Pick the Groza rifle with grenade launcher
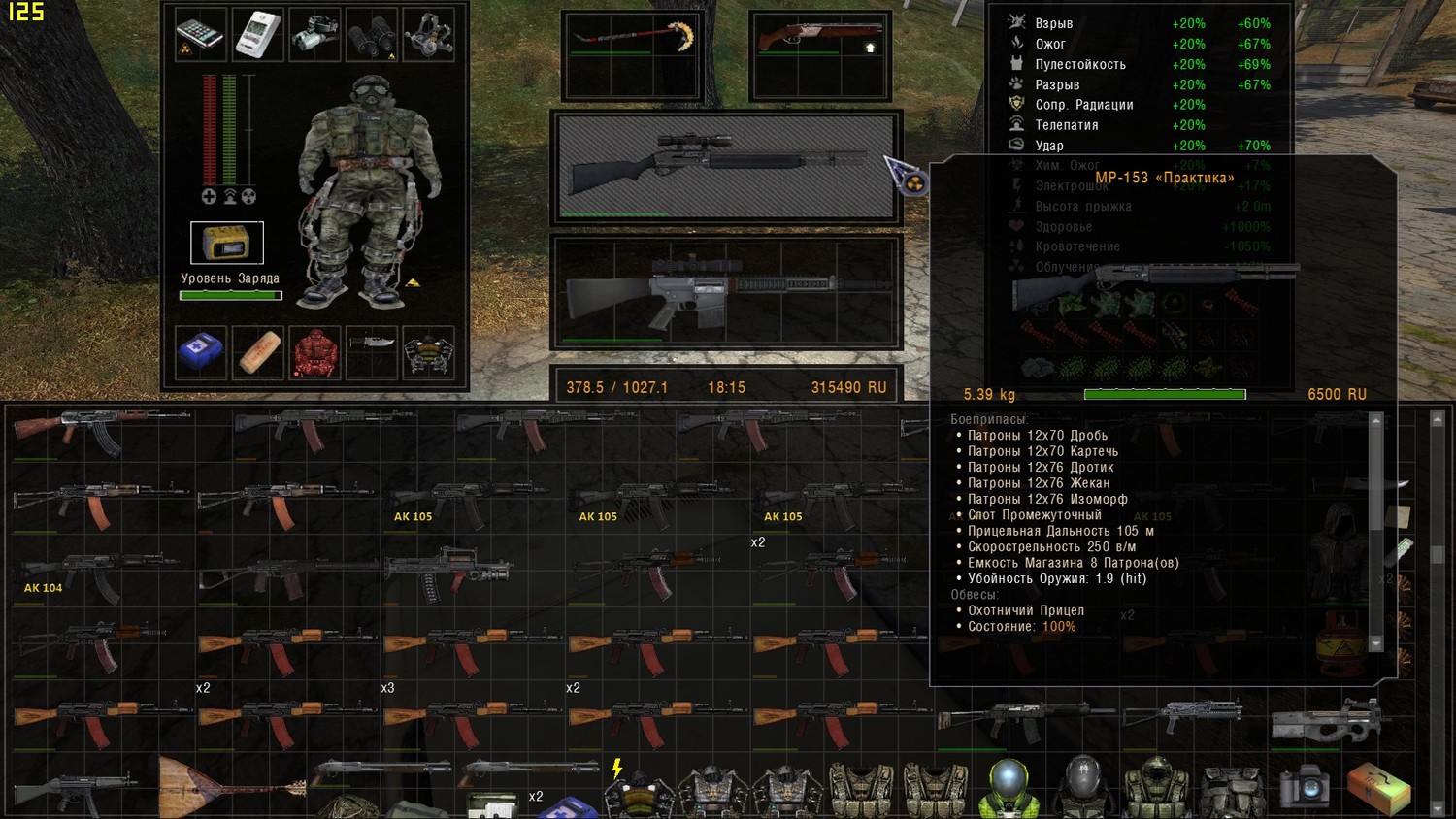Image resolution: width=1456 pixels, height=819 pixels. 447,573
